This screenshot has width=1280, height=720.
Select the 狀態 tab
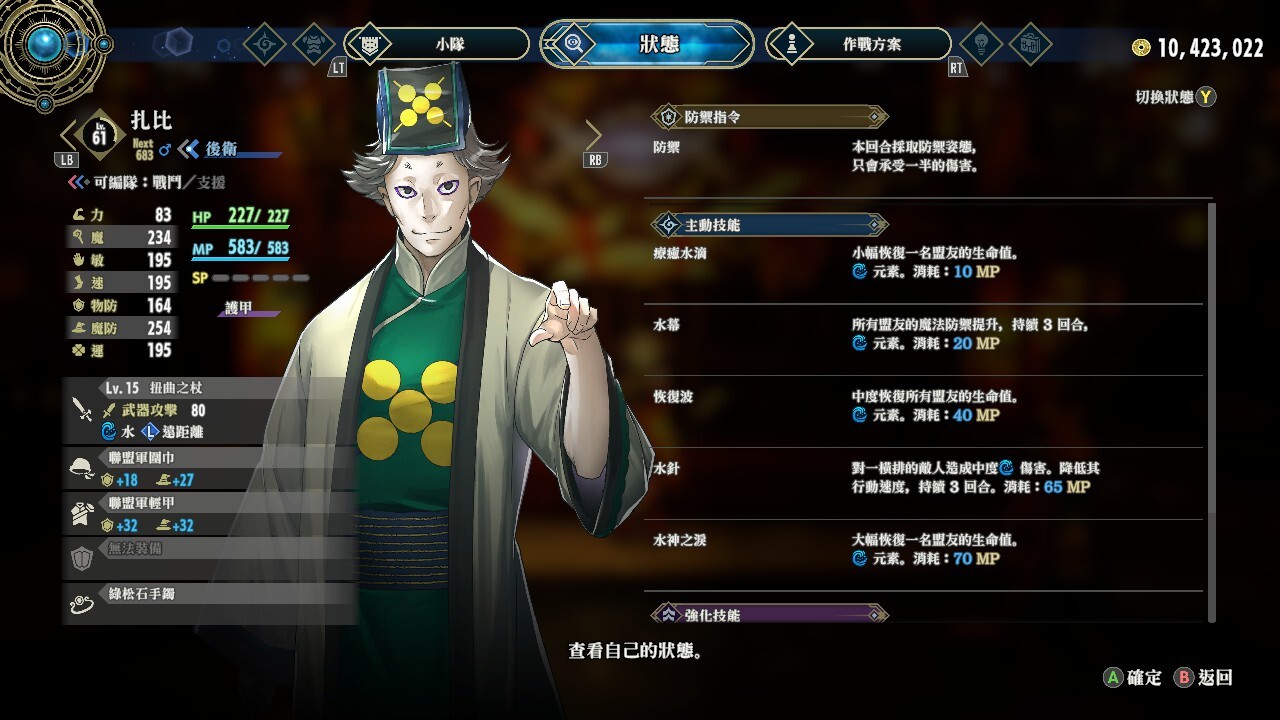pos(647,44)
